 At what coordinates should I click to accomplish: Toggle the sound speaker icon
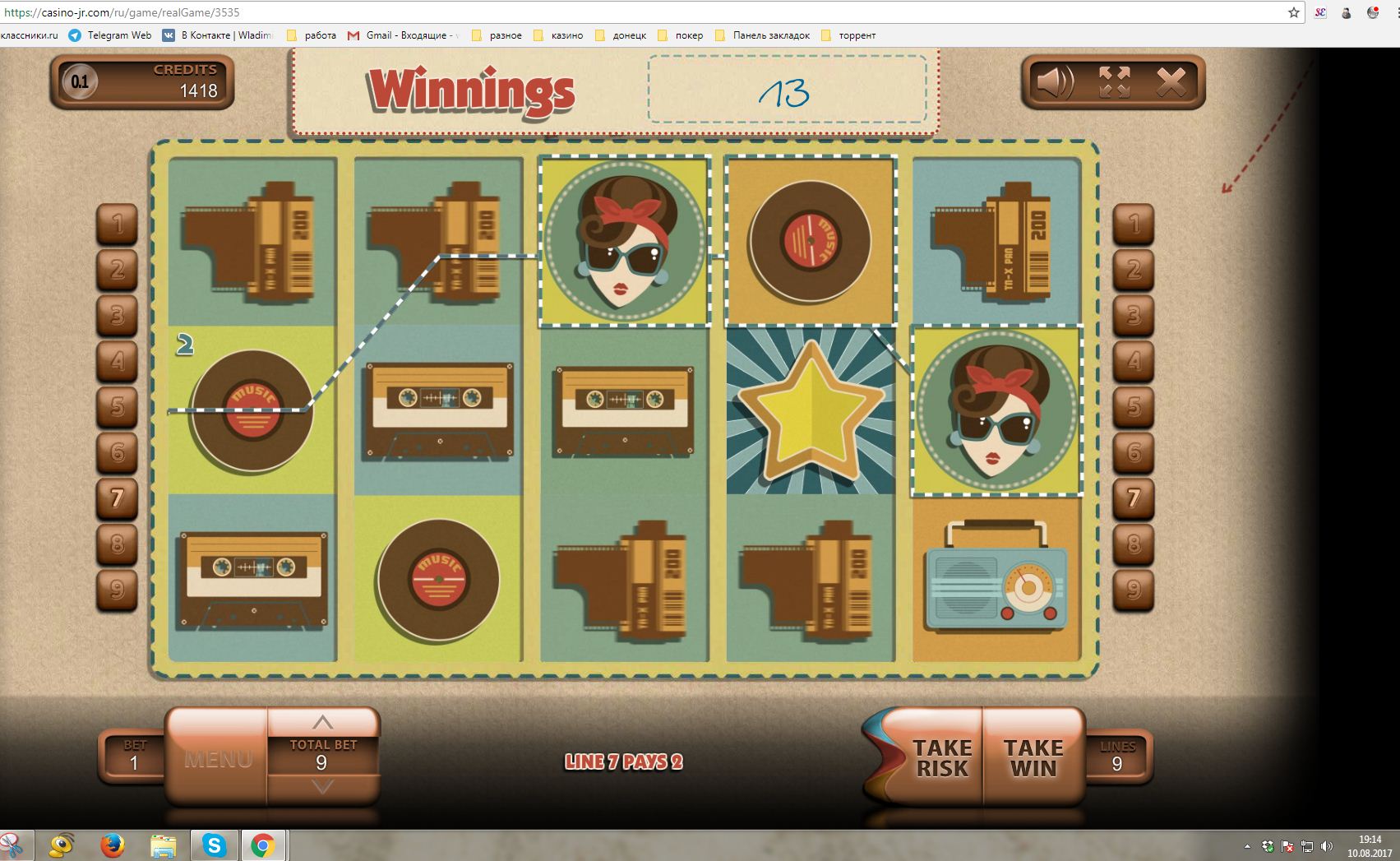[x=1055, y=82]
